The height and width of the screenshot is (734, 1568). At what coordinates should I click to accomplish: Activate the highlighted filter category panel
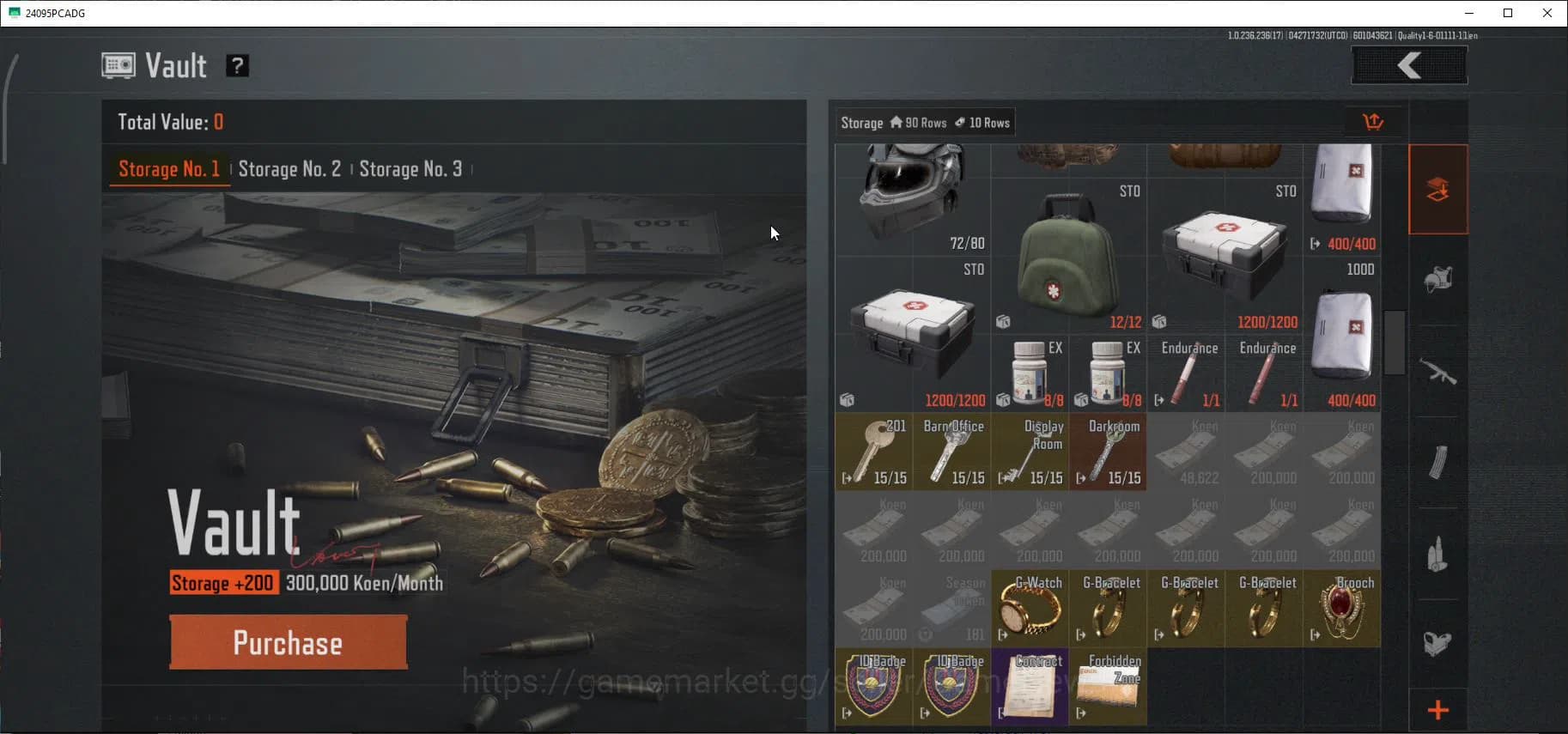[1438, 189]
